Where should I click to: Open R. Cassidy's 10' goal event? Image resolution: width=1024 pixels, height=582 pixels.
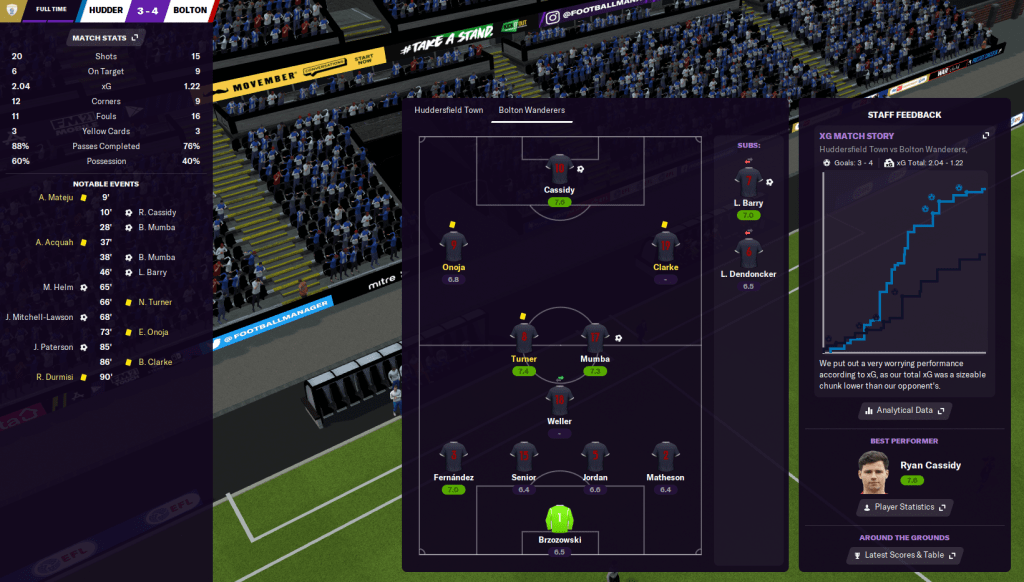(x=156, y=212)
